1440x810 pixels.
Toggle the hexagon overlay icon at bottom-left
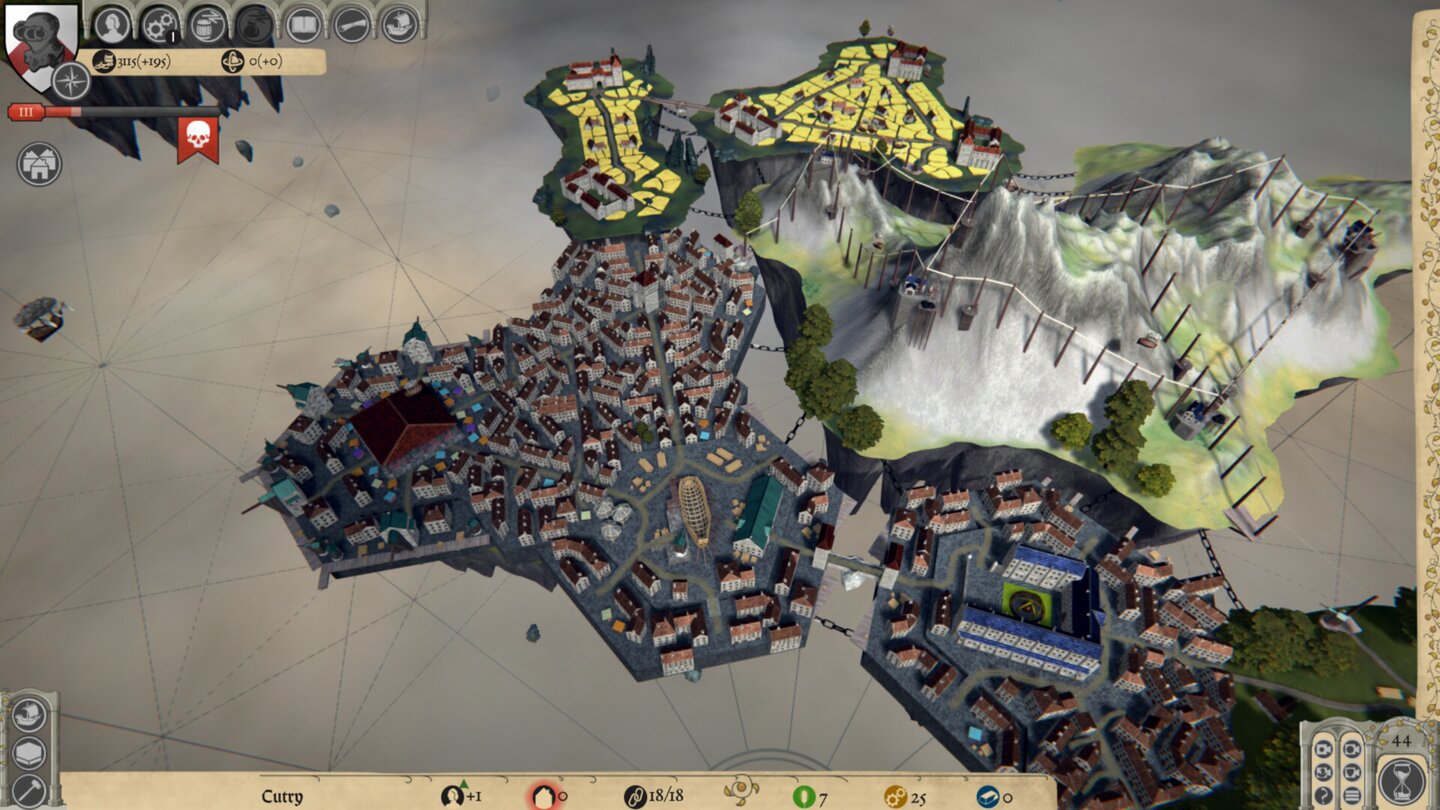30,750
